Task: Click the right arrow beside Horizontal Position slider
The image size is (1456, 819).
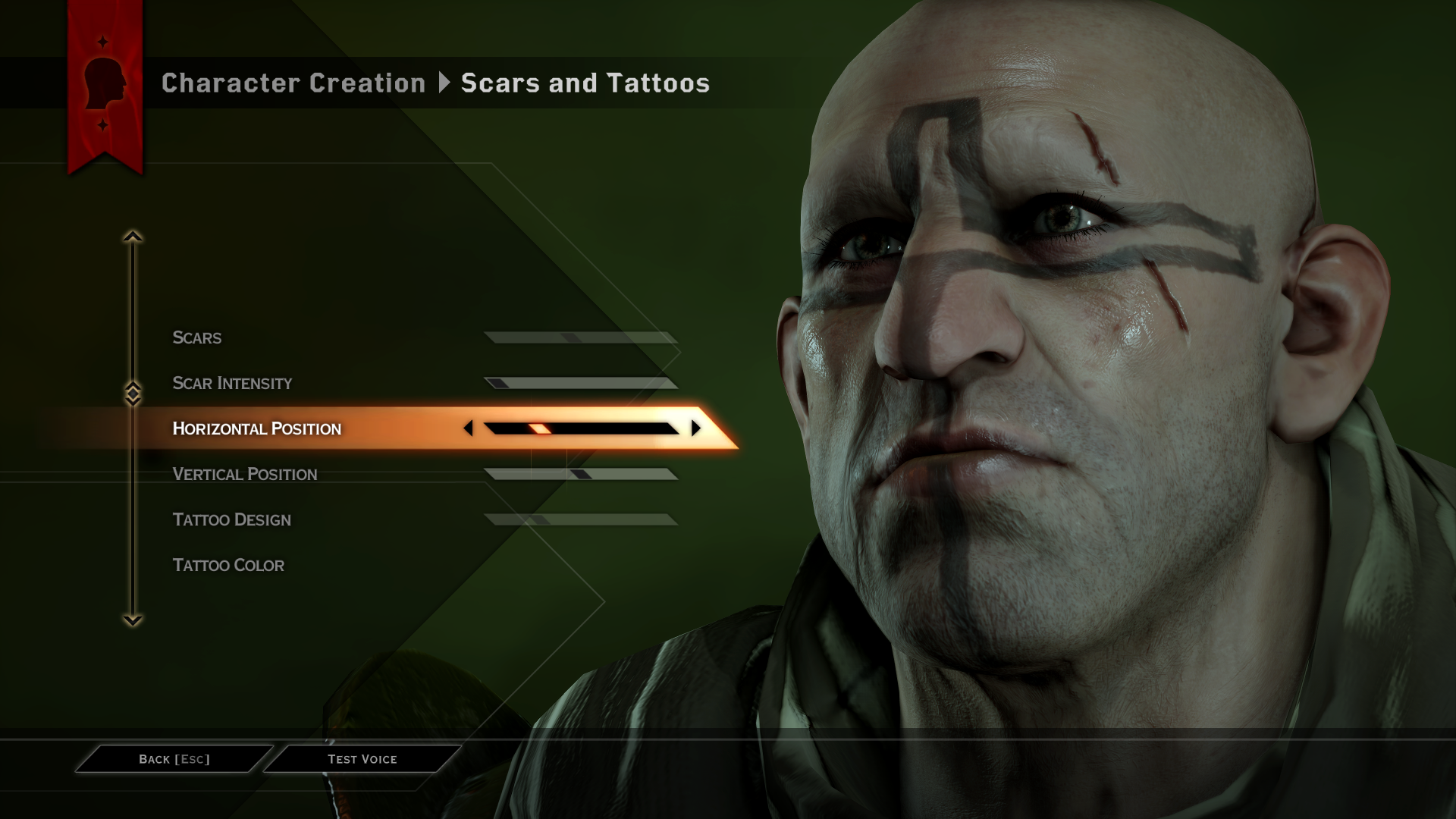Action: [x=696, y=428]
